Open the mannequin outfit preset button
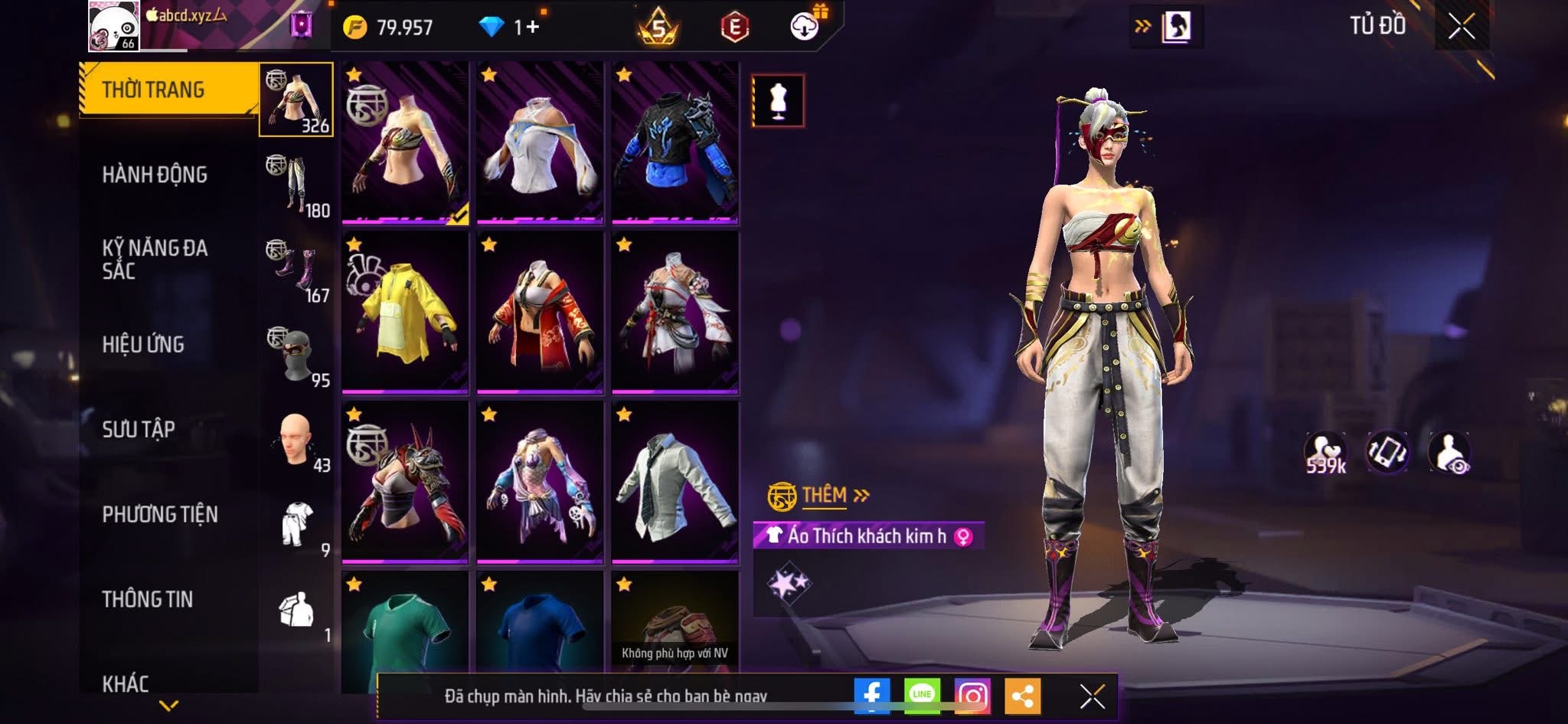 coord(778,100)
